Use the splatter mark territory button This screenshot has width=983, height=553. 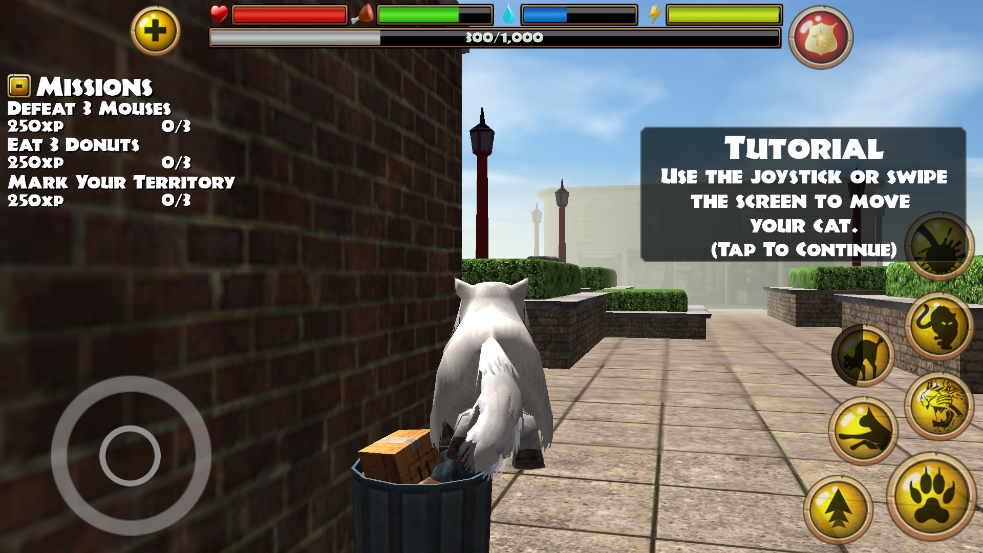pos(939,246)
